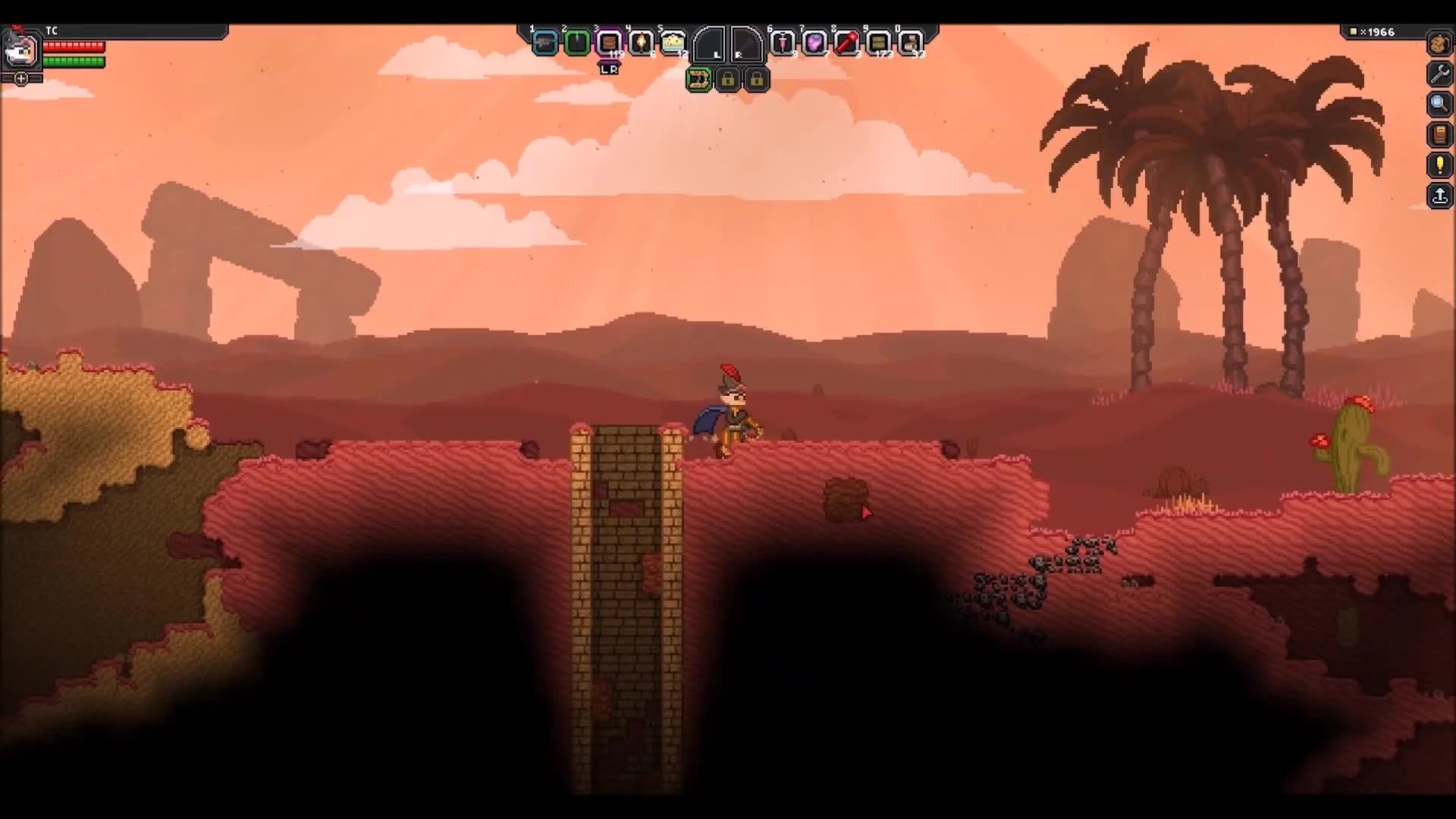Select the rifle in hotbar slot 1
The image size is (1456, 819).
pyautogui.click(x=546, y=43)
